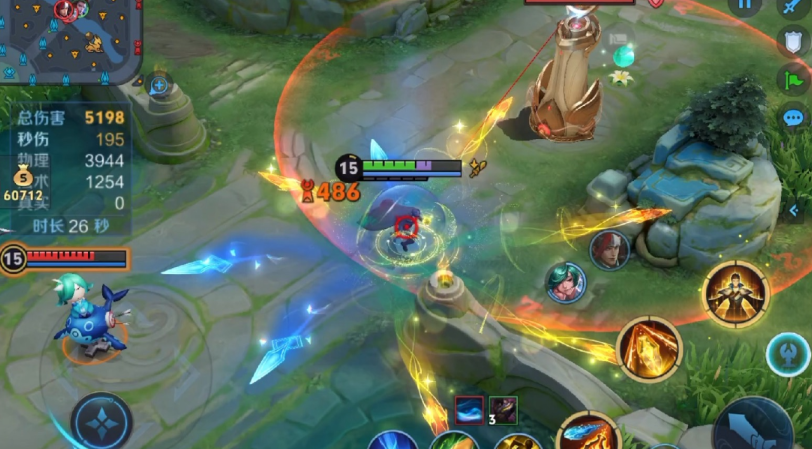Viewport: 812px width, 449px height.
Task: Tap the movement joystick pad
Action: click(101, 421)
